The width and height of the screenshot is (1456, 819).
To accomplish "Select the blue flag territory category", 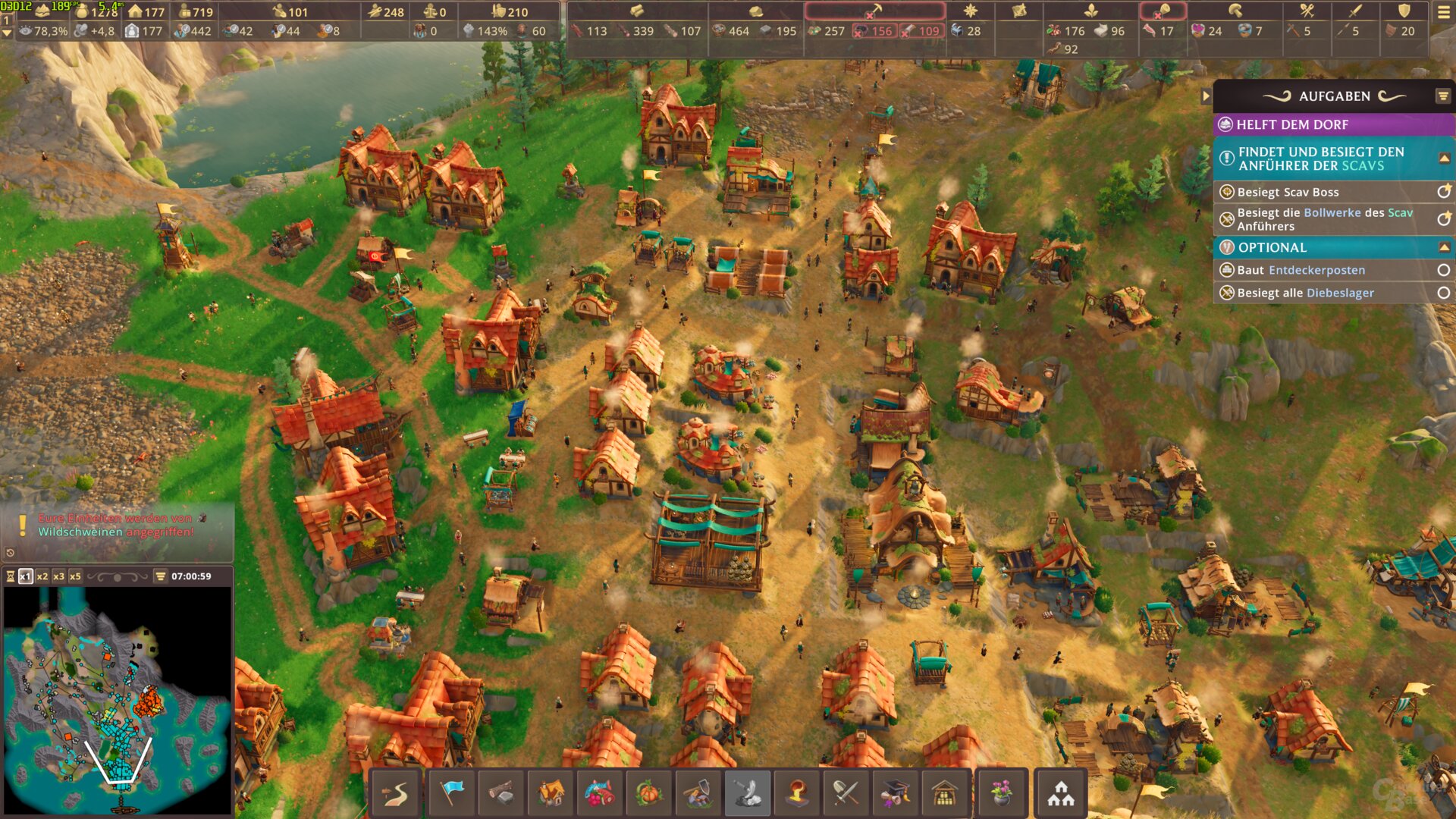I will [452, 793].
